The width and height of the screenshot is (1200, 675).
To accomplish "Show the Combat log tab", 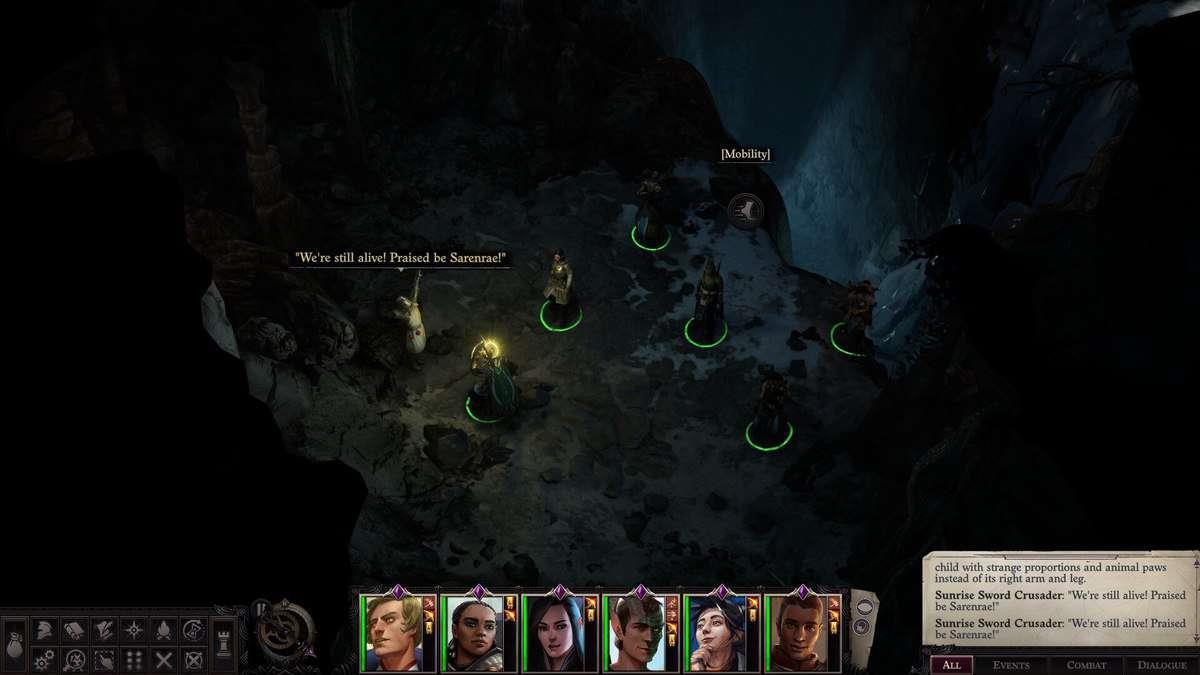I will (x=1085, y=665).
